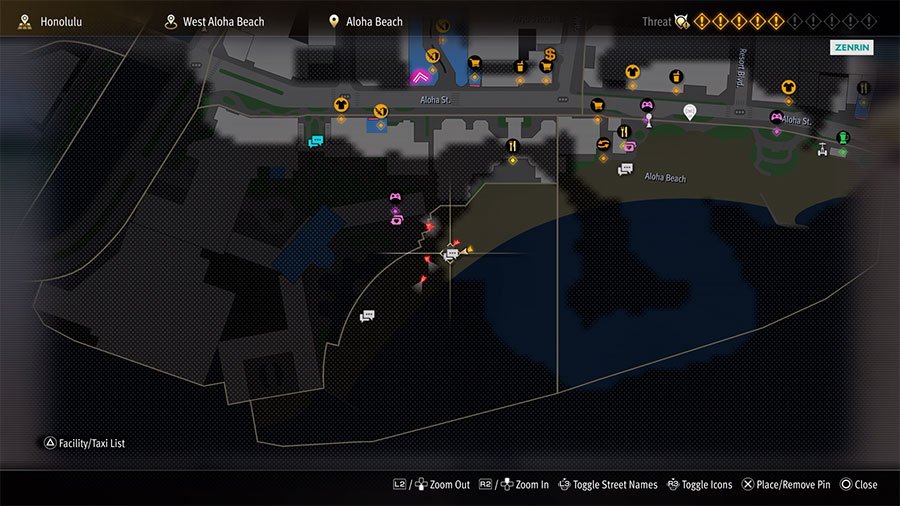Click the orange exchange arrows icon
Screen dimensions: 900x506
point(604,144)
